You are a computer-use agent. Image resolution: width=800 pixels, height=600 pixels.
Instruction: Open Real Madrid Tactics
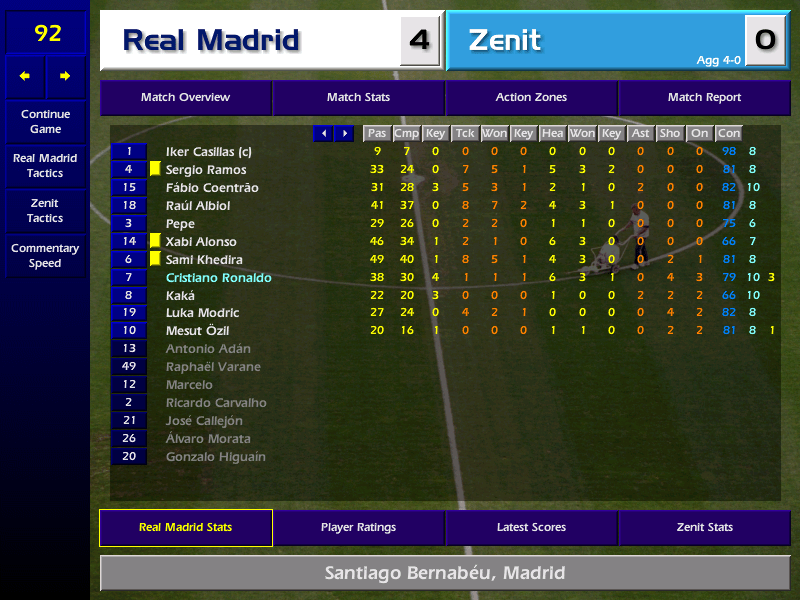(45, 166)
